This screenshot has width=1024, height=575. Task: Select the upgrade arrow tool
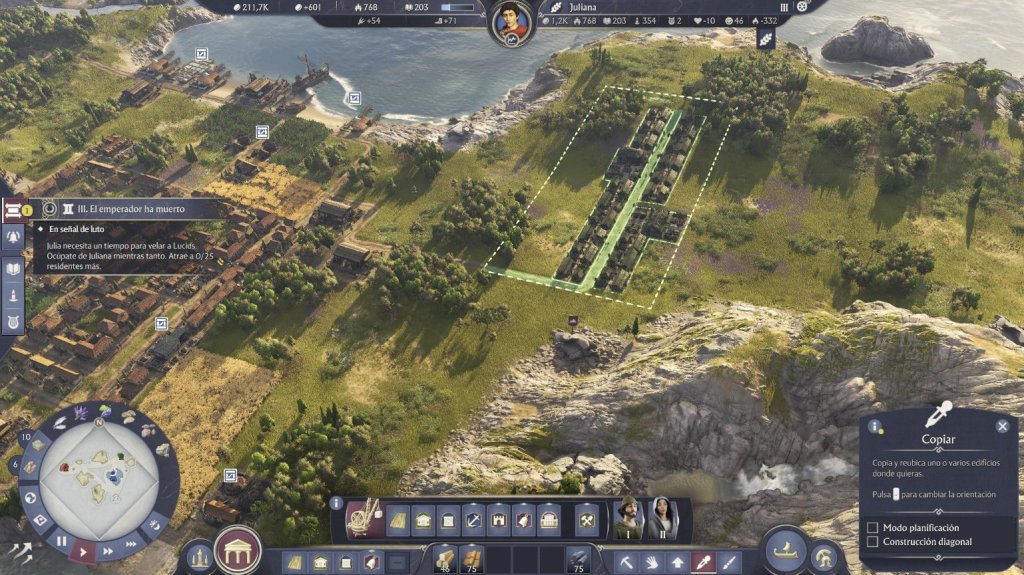pyautogui.click(x=678, y=562)
